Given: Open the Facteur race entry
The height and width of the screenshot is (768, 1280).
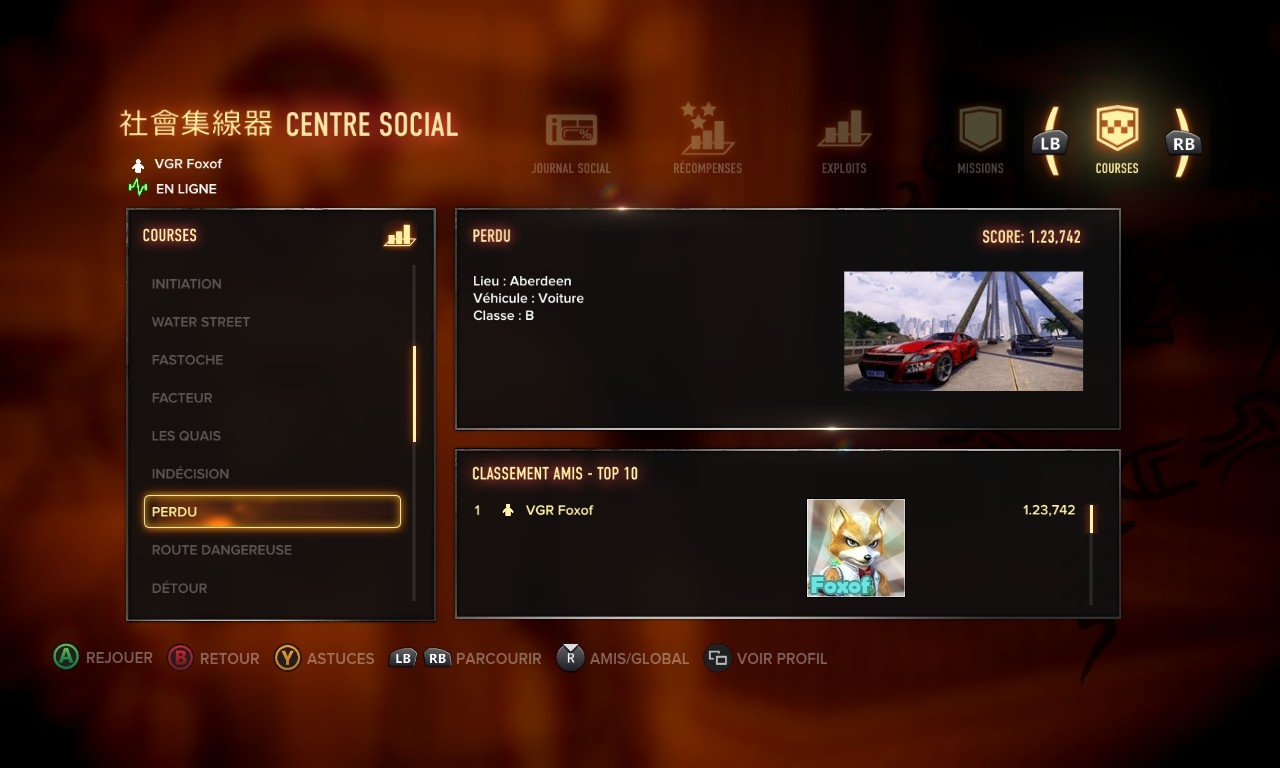Looking at the screenshot, I should [x=182, y=398].
